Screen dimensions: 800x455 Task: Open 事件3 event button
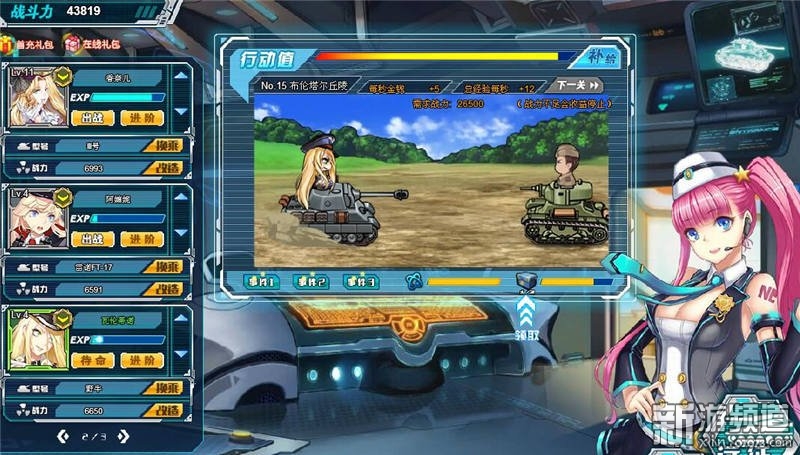click(360, 282)
